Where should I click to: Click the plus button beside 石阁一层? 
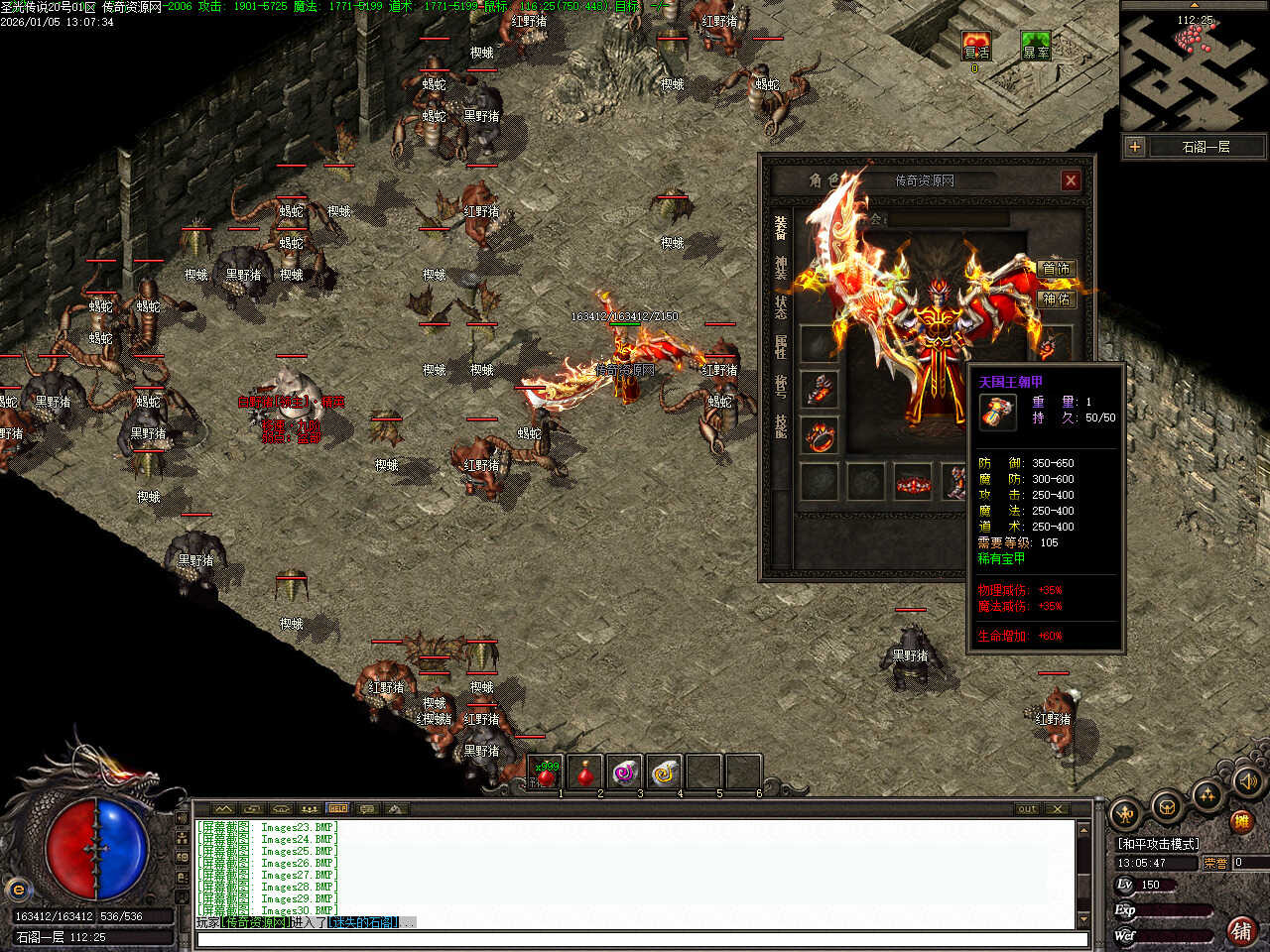(1135, 147)
